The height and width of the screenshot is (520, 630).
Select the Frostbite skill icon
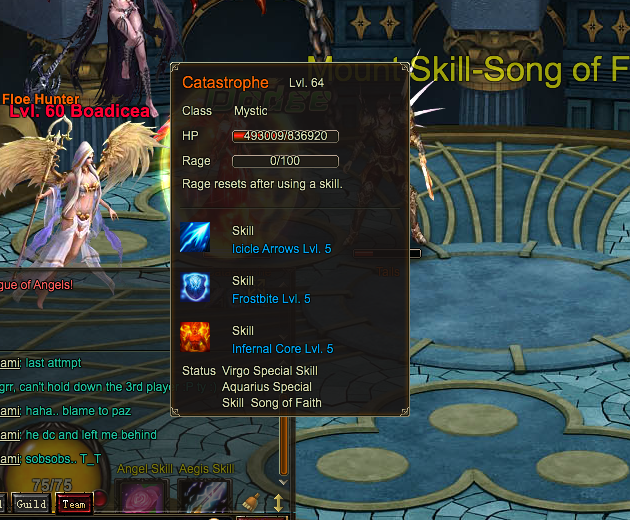(195, 288)
